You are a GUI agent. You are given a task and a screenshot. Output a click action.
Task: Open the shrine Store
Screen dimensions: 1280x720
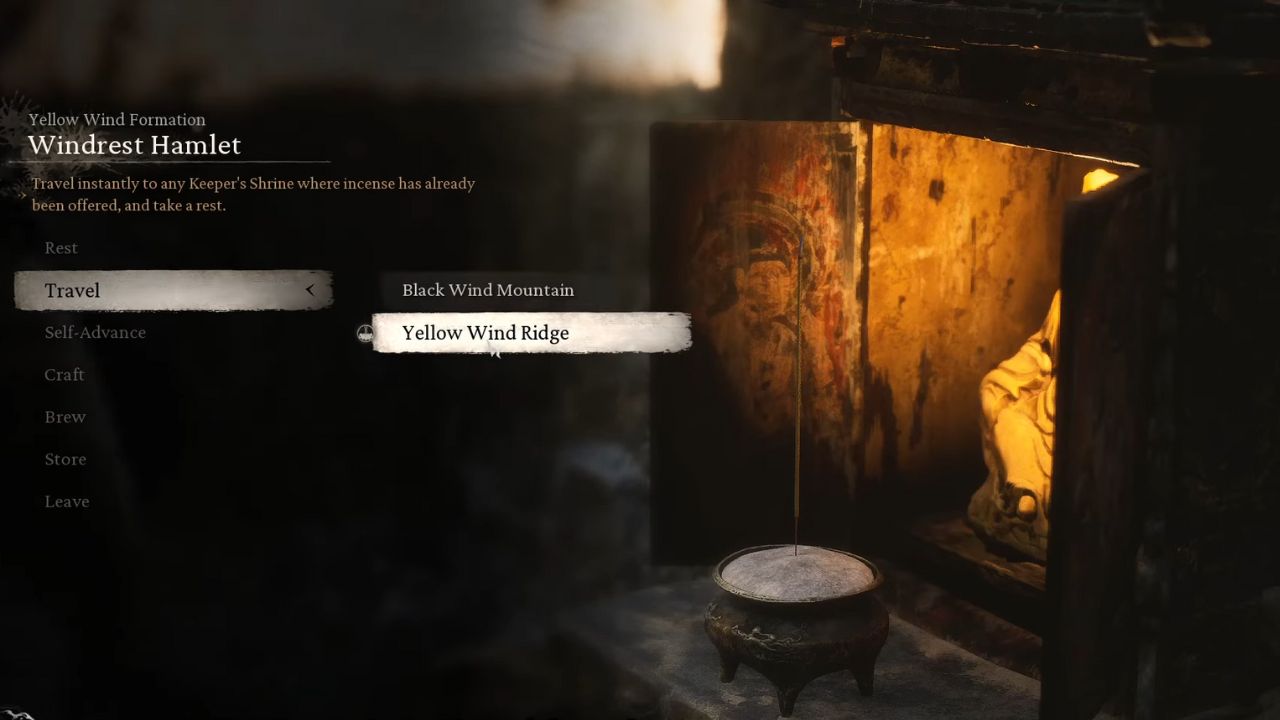65,459
